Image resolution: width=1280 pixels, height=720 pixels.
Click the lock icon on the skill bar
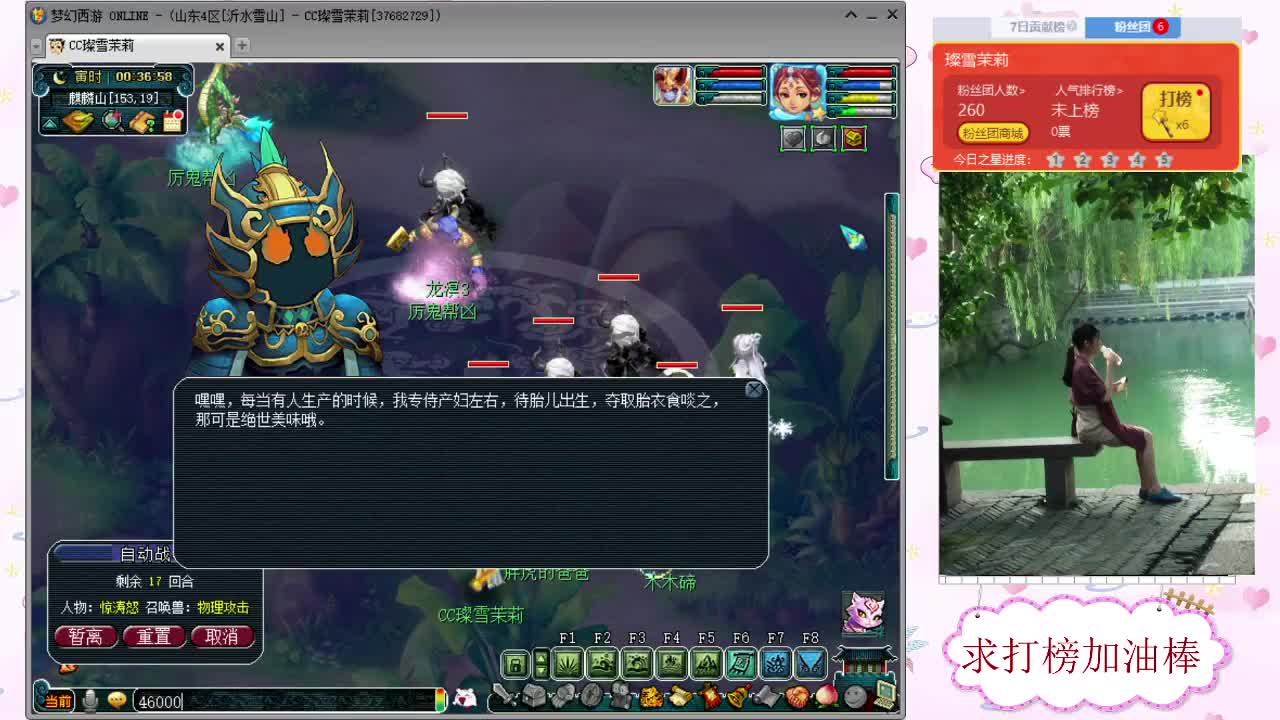click(x=515, y=663)
